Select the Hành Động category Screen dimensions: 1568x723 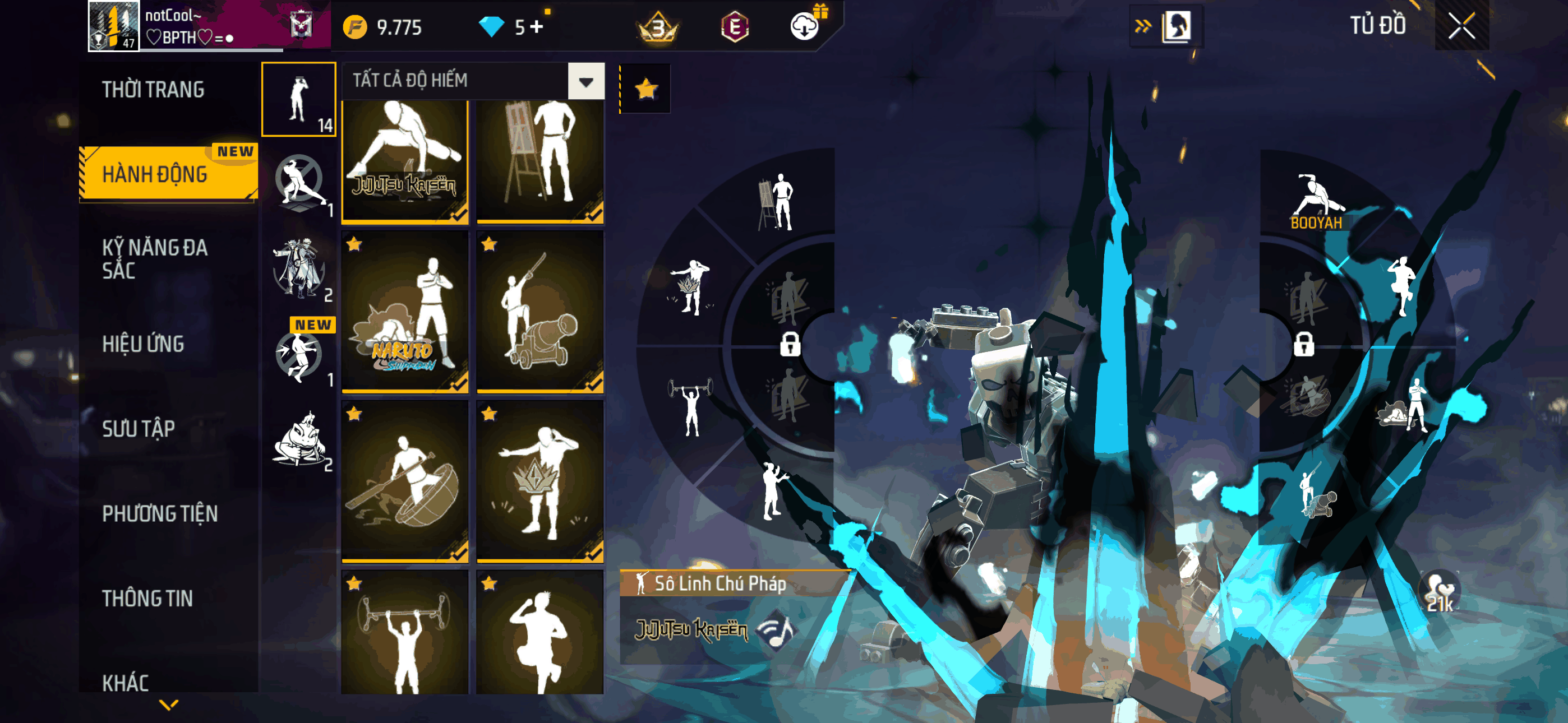pos(155,174)
